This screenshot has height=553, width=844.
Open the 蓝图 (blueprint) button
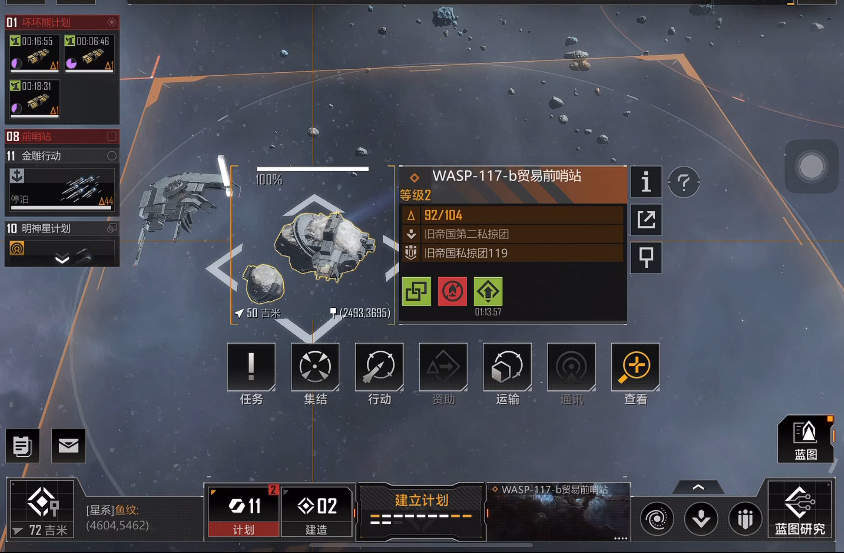805,439
